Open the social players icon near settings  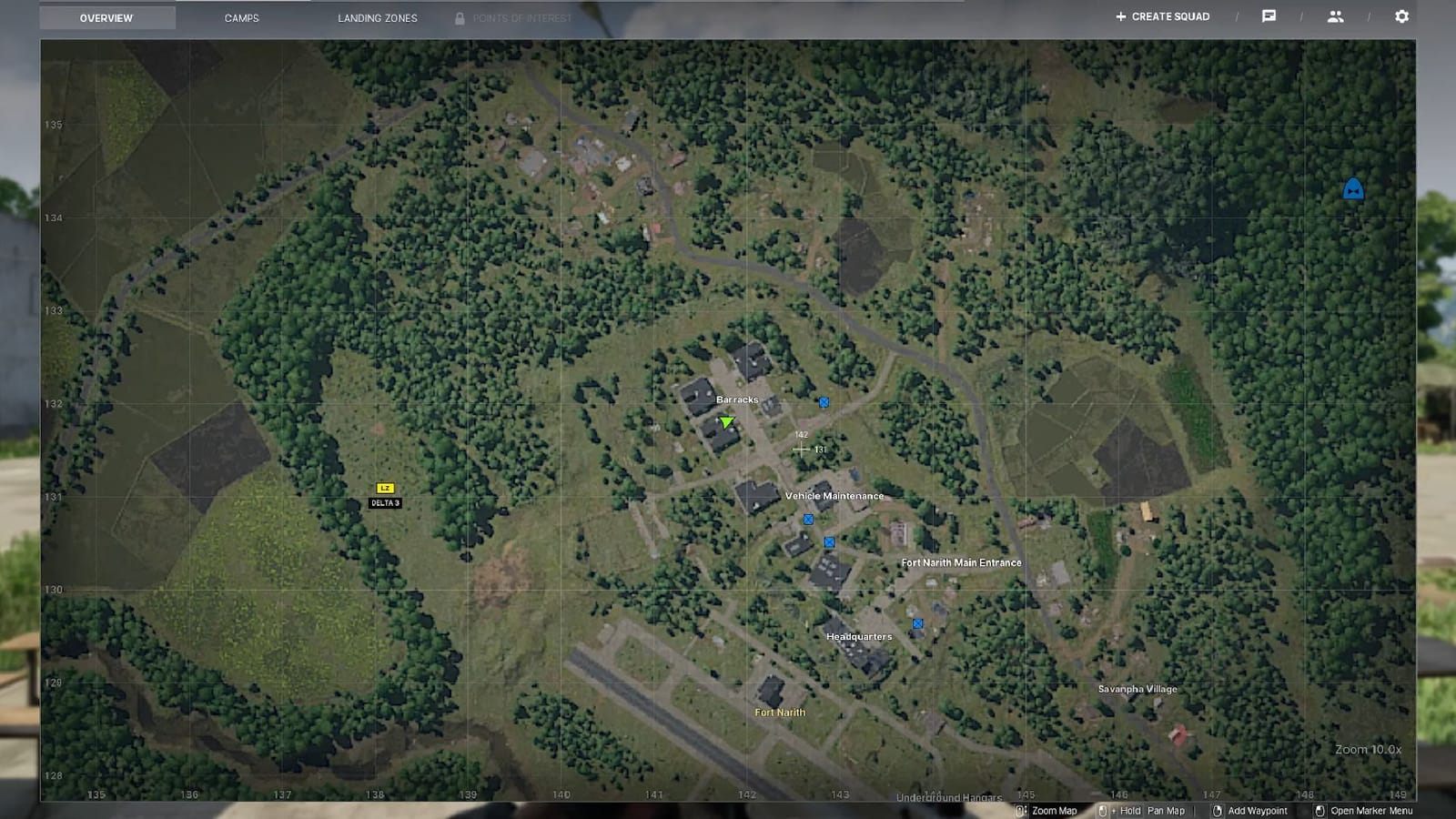pos(1336,15)
